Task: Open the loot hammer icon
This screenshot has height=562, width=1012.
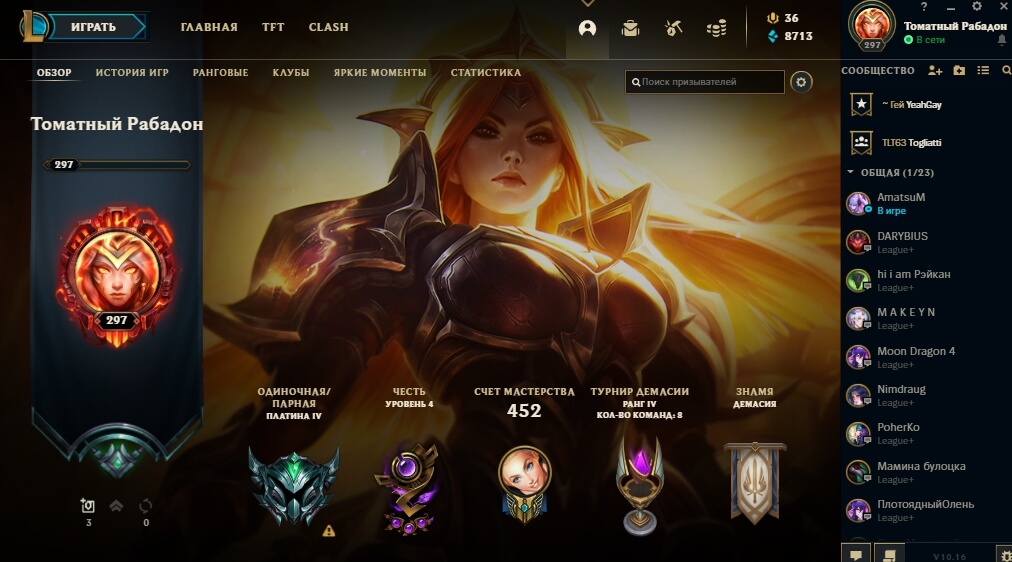Action: coord(673,28)
